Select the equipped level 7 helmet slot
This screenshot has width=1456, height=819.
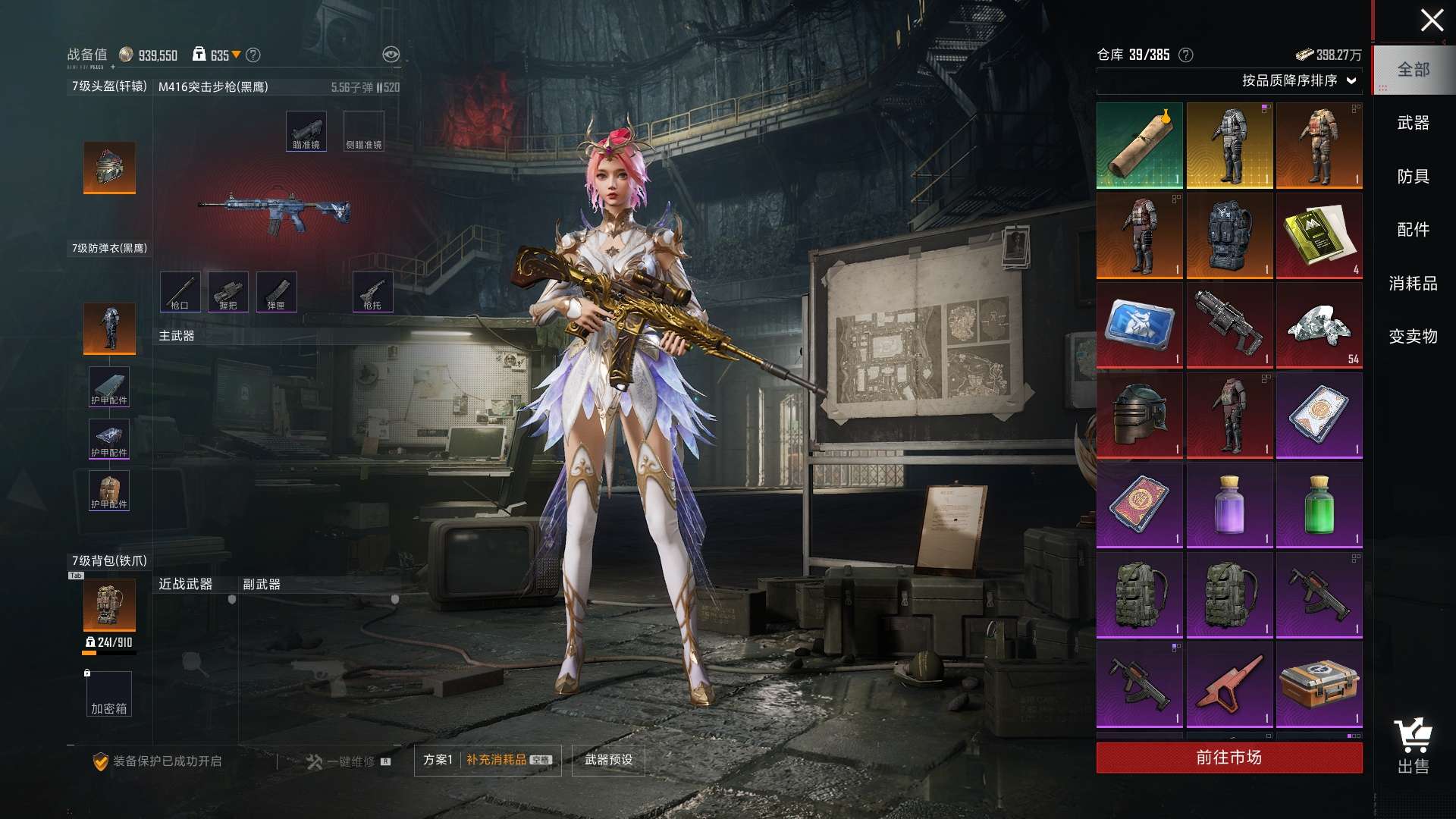point(110,168)
